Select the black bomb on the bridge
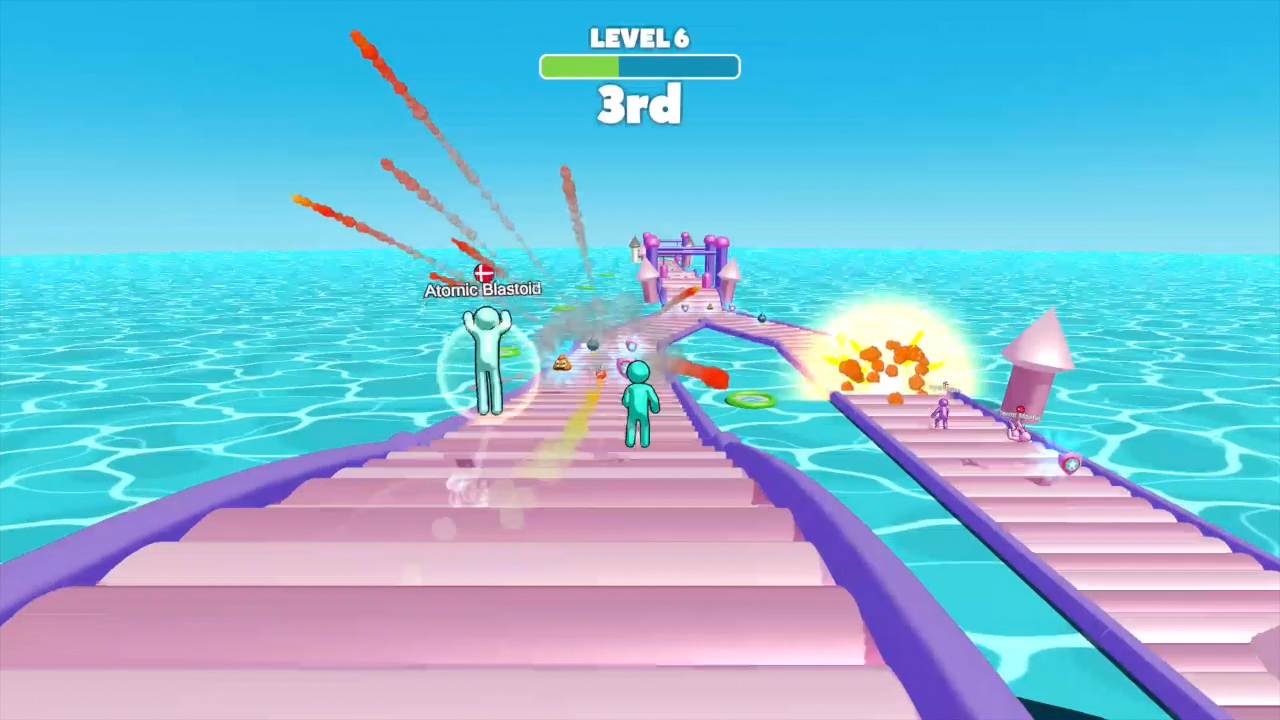 point(592,345)
